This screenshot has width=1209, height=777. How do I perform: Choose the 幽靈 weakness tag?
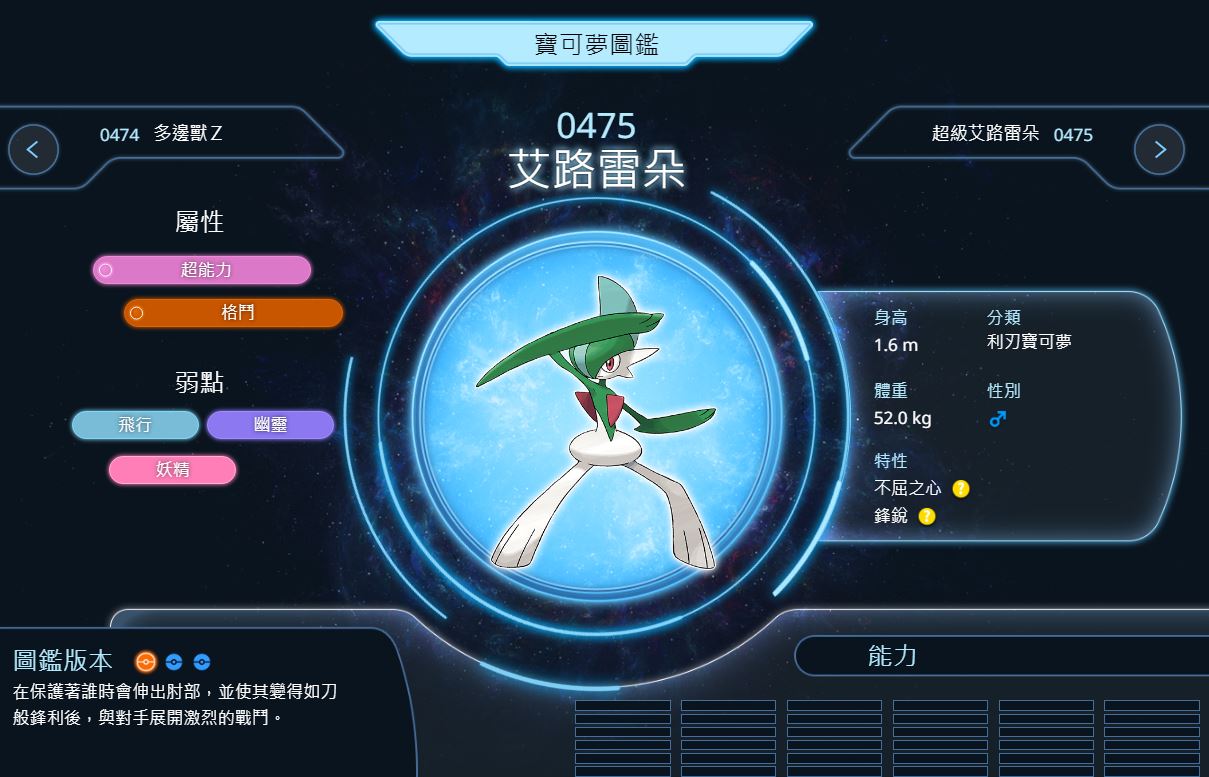tap(270, 425)
